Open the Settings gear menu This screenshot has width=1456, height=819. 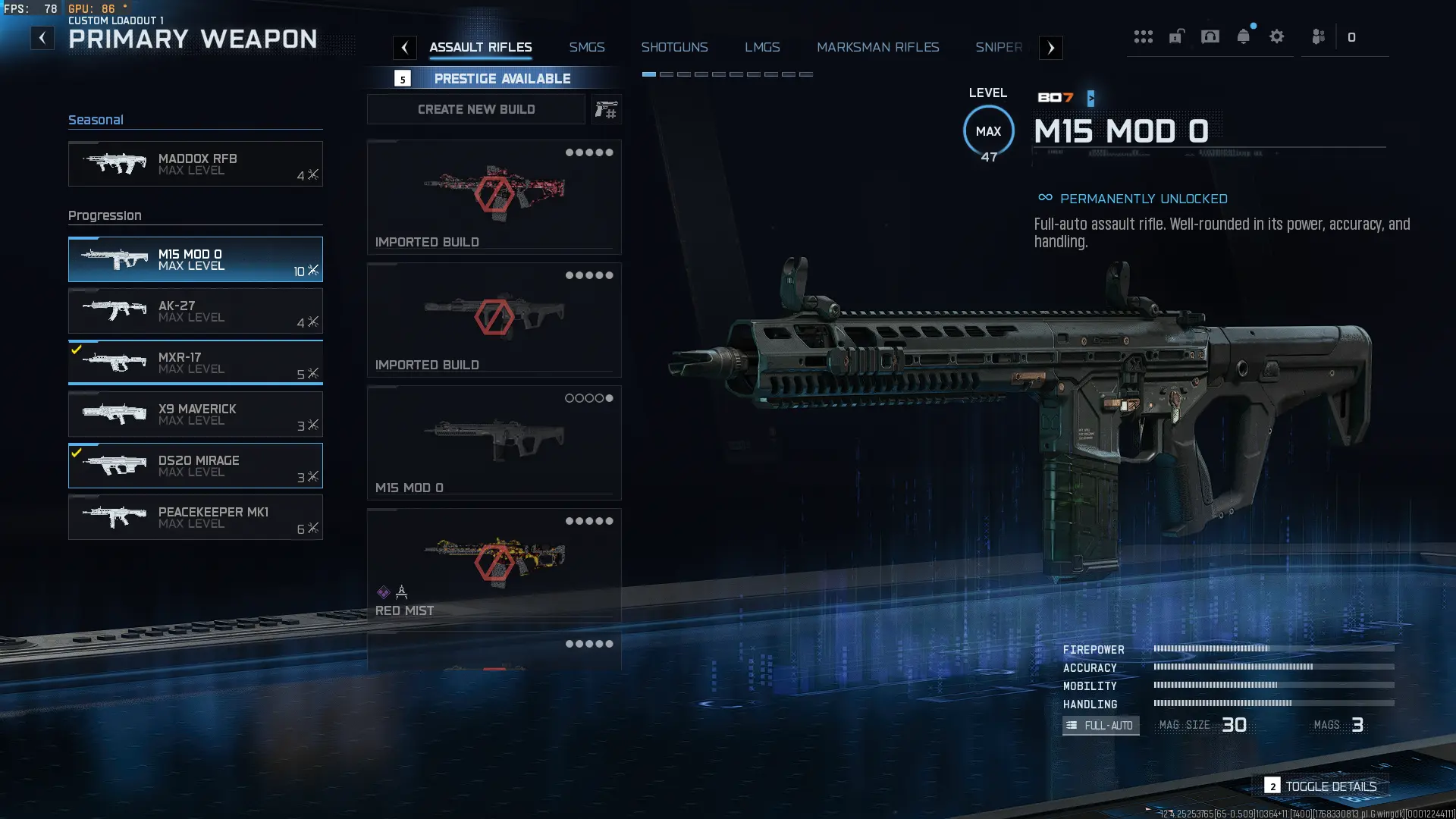tap(1277, 36)
